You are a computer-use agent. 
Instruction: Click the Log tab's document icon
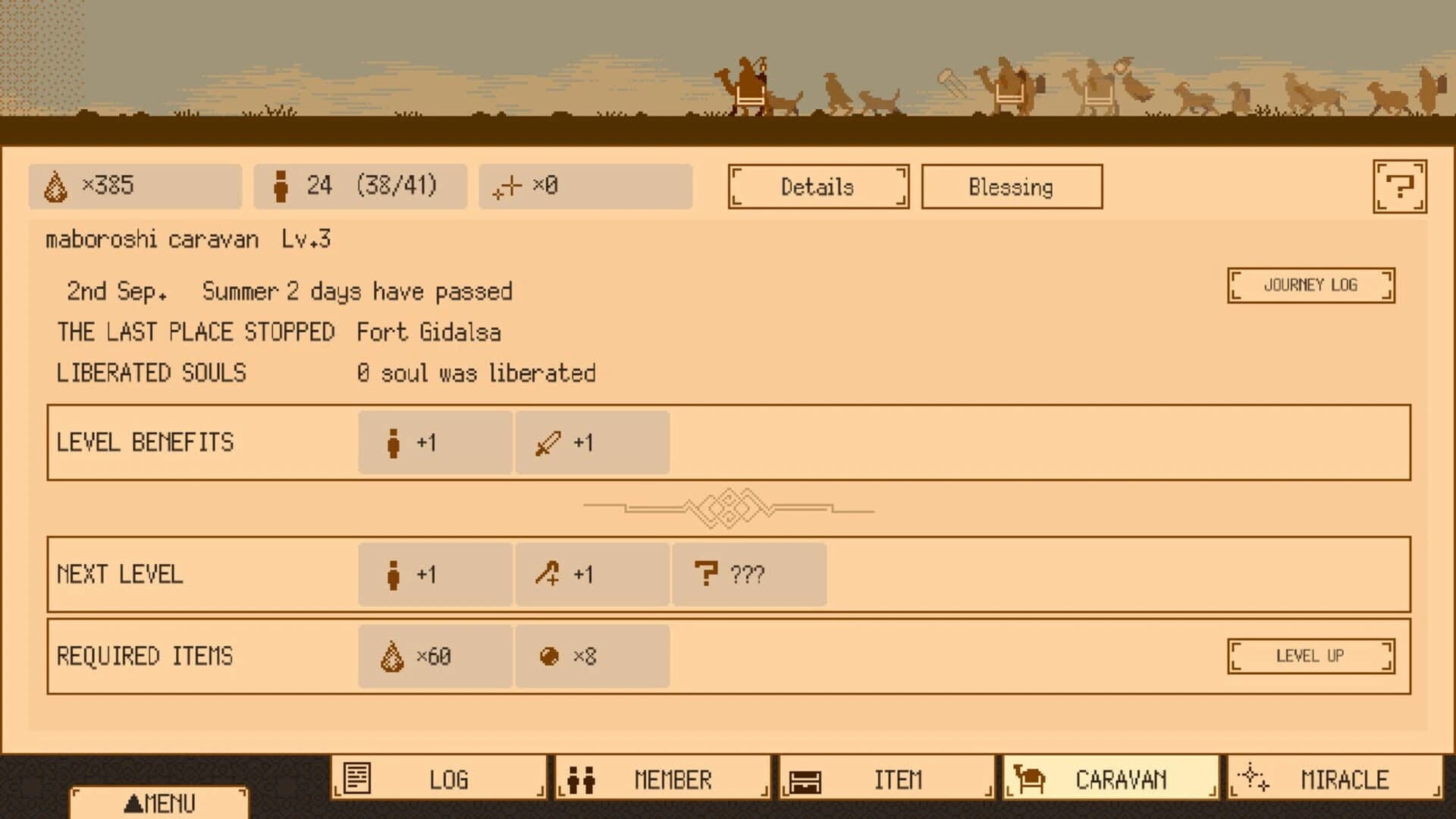coord(356,778)
